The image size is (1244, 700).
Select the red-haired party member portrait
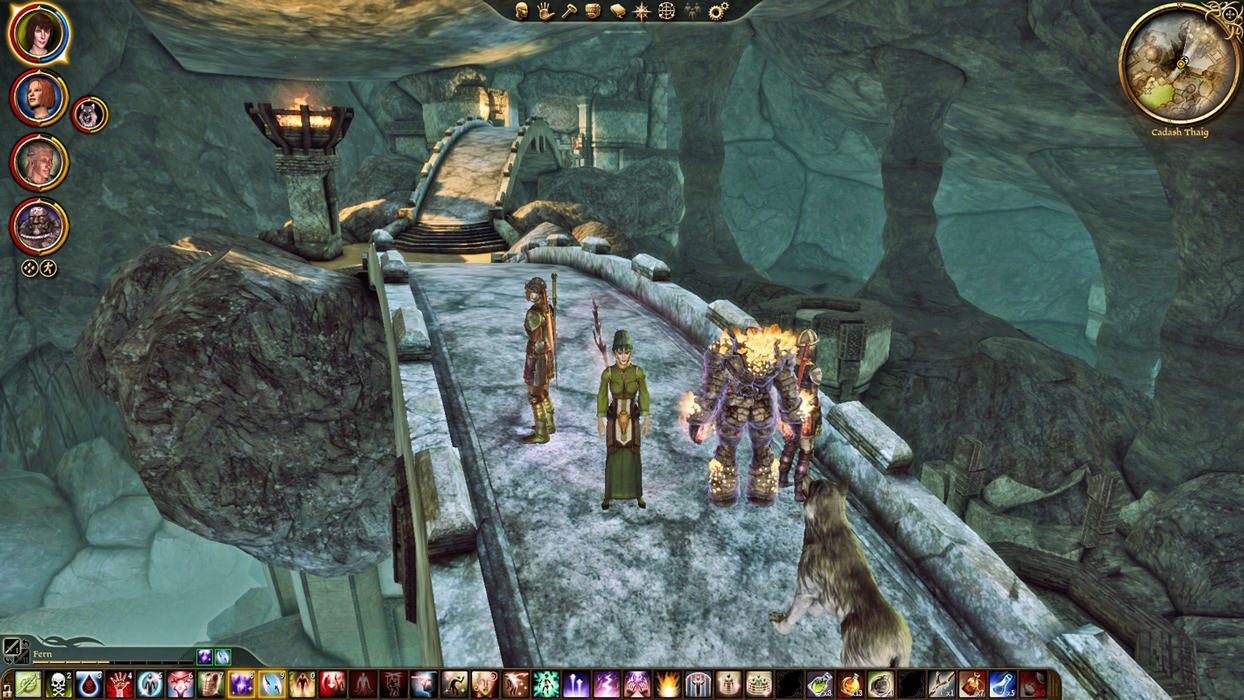point(39,98)
